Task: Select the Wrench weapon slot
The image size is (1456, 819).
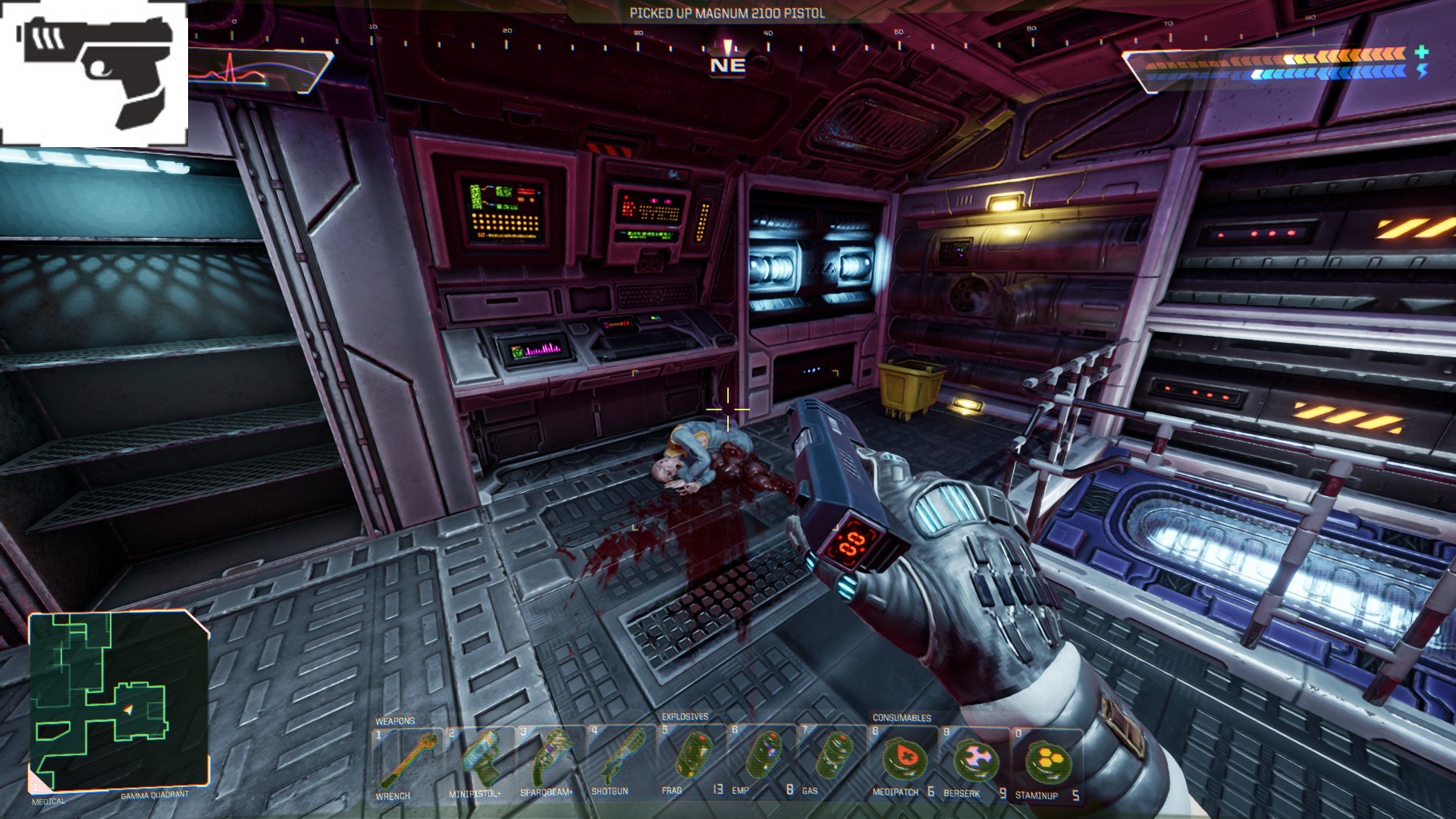Action: point(407,761)
